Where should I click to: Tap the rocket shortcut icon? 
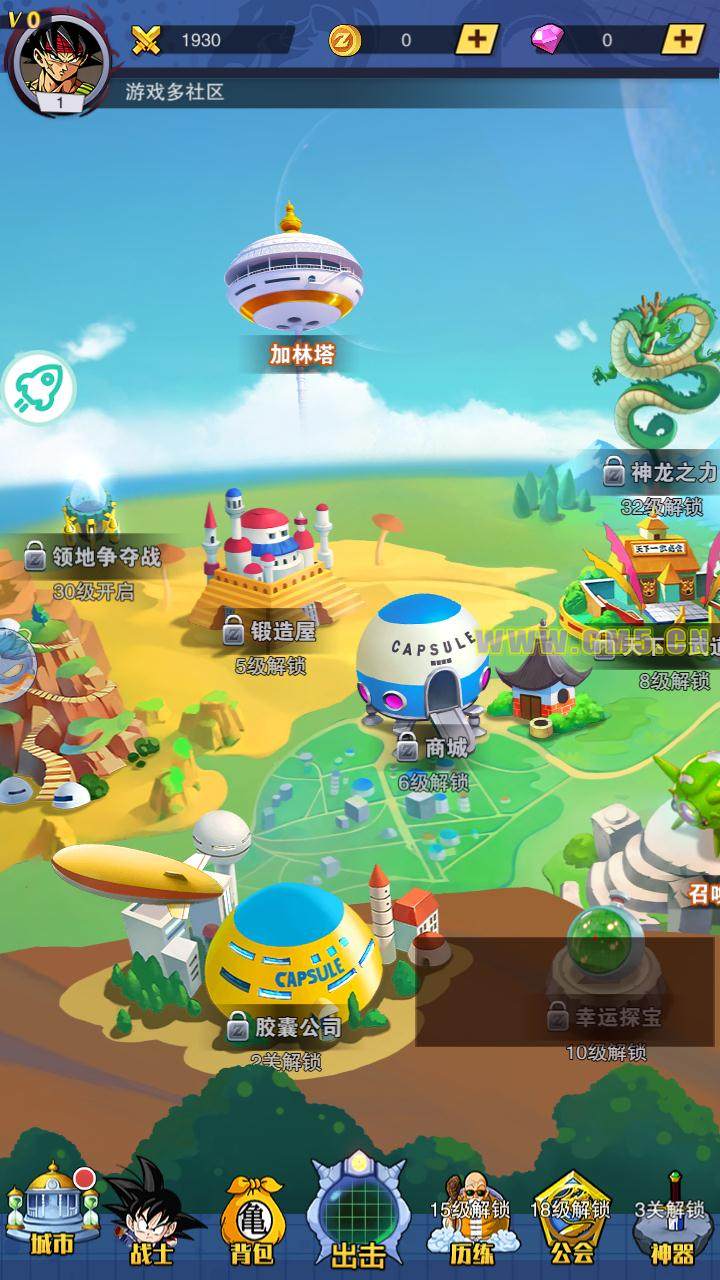point(38,387)
